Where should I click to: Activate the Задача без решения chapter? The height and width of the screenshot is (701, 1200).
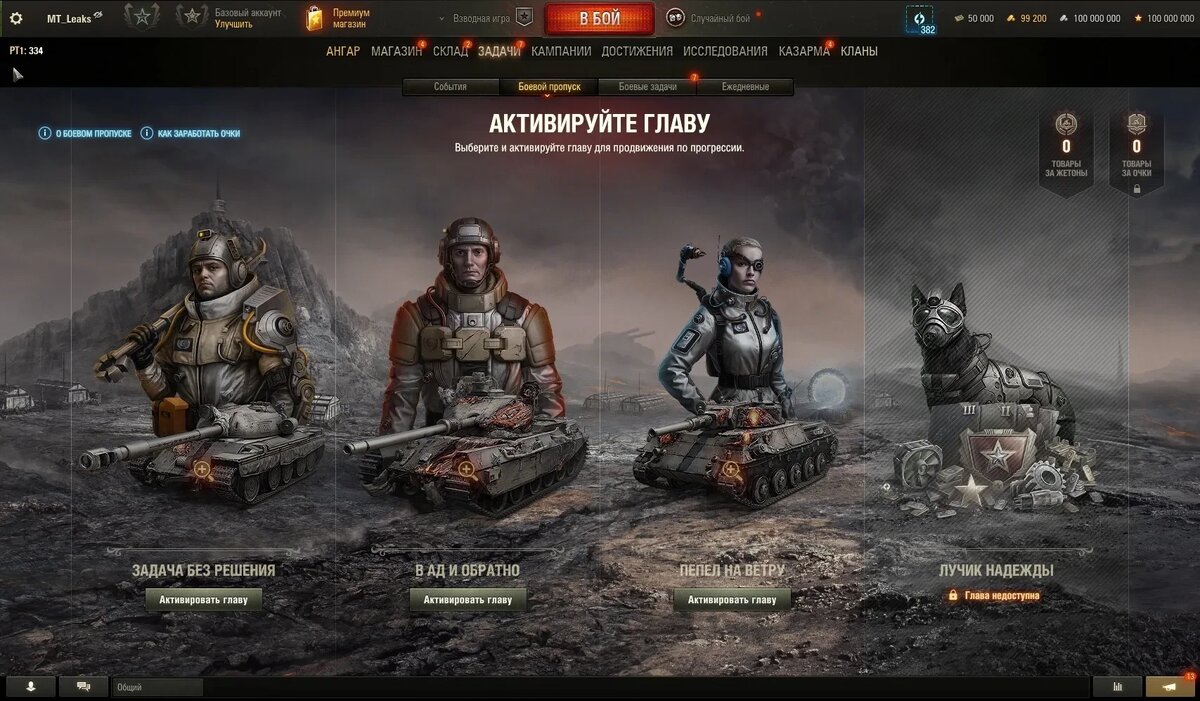[204, 600]
